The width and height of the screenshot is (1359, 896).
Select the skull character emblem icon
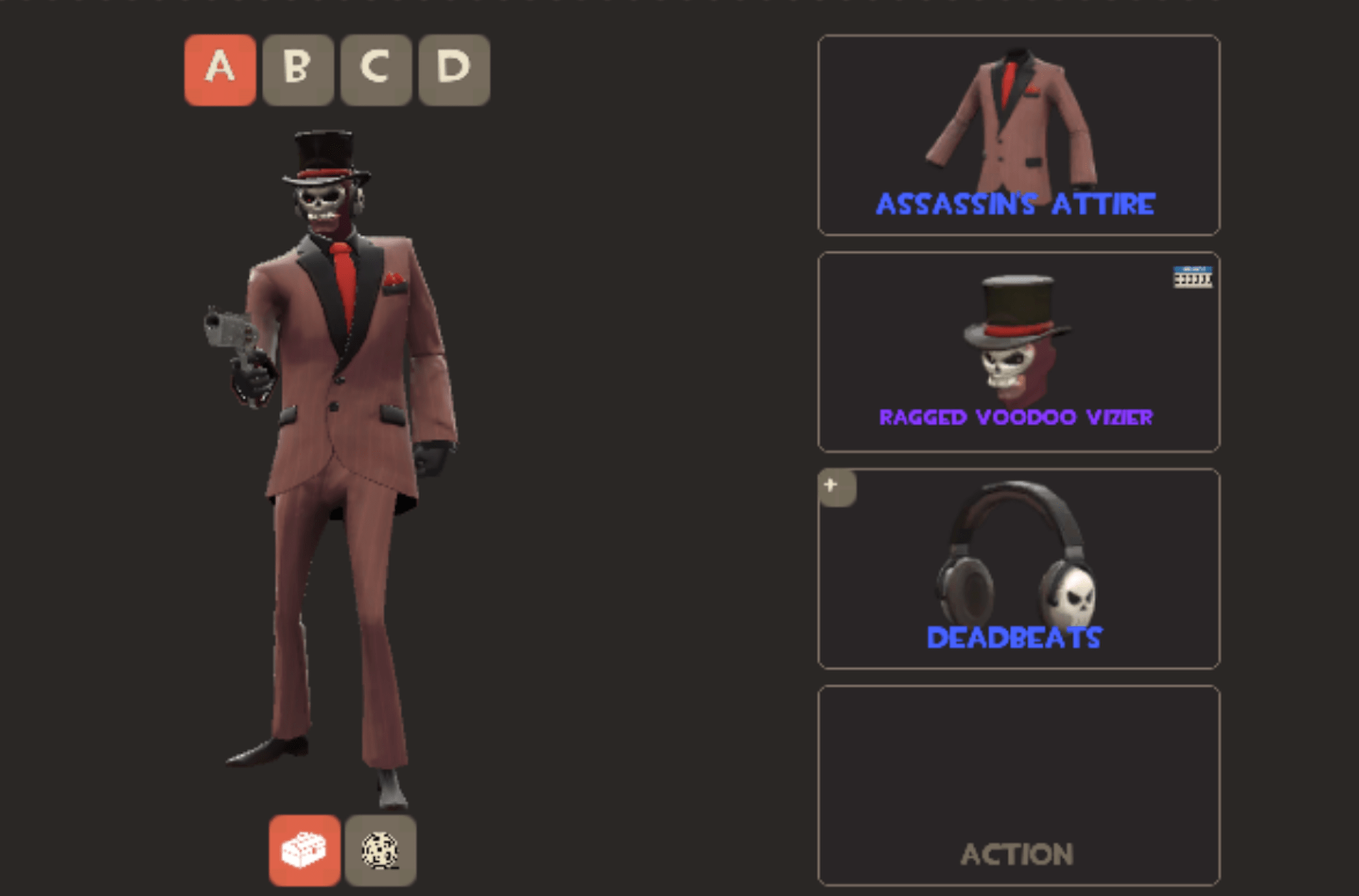(381, 851)
